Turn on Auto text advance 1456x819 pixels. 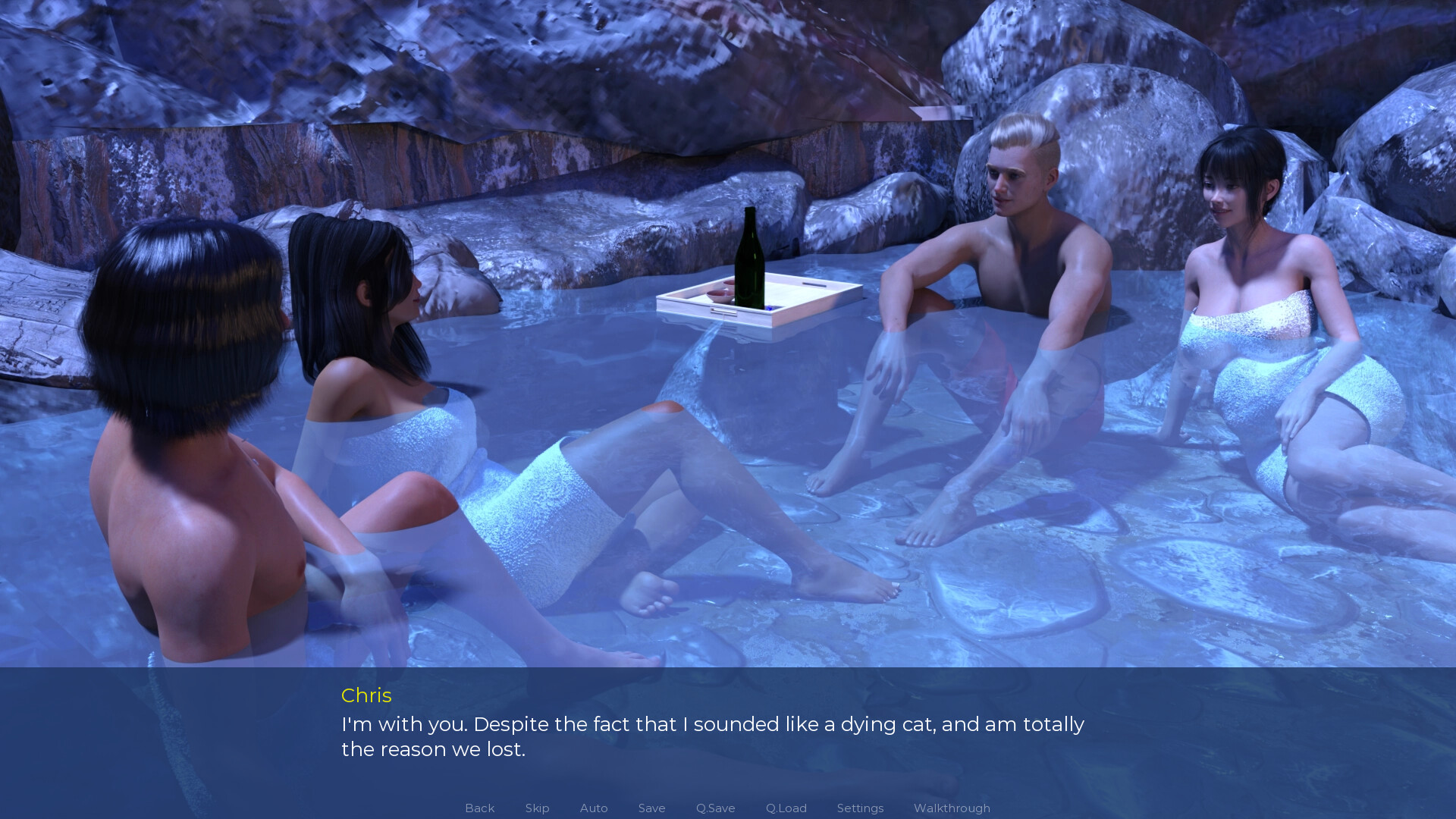[593, 808]
